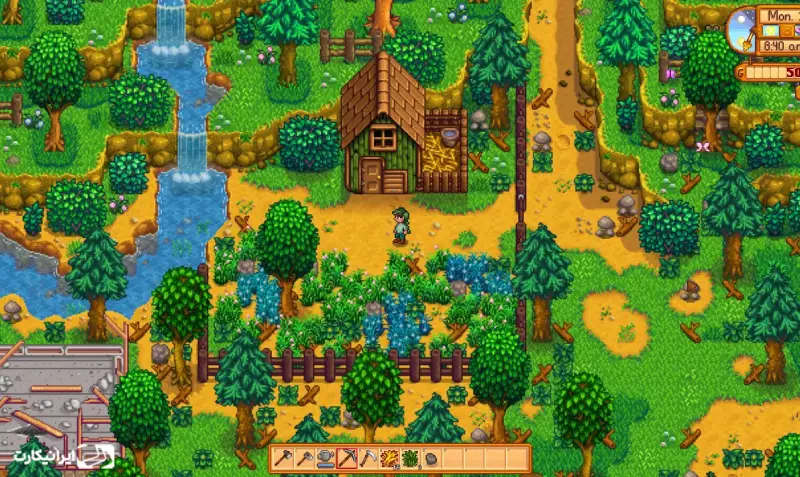This screenshot has height=477, width=800.
Task: Click the highlighted pickaxe slot
Action: (x=348, y=459)
